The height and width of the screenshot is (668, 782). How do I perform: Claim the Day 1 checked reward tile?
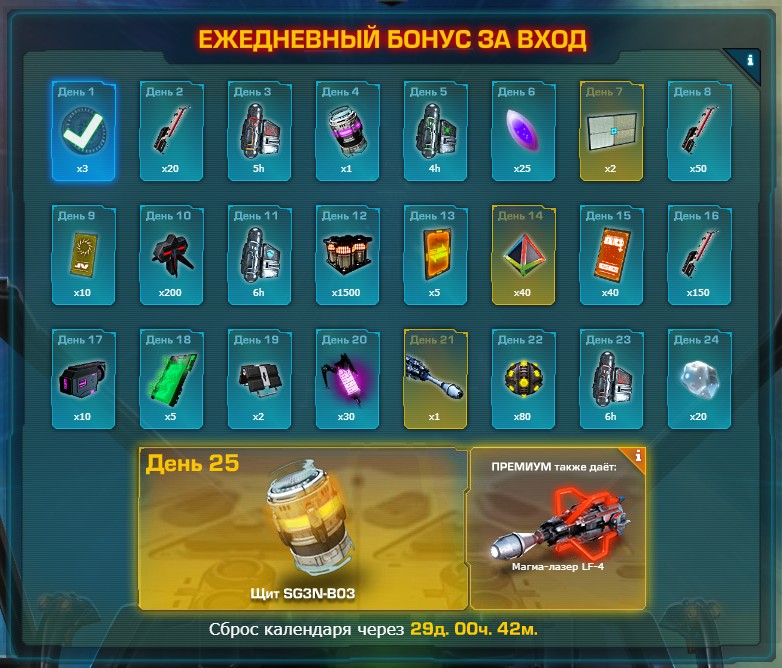[x=83, y=131]
